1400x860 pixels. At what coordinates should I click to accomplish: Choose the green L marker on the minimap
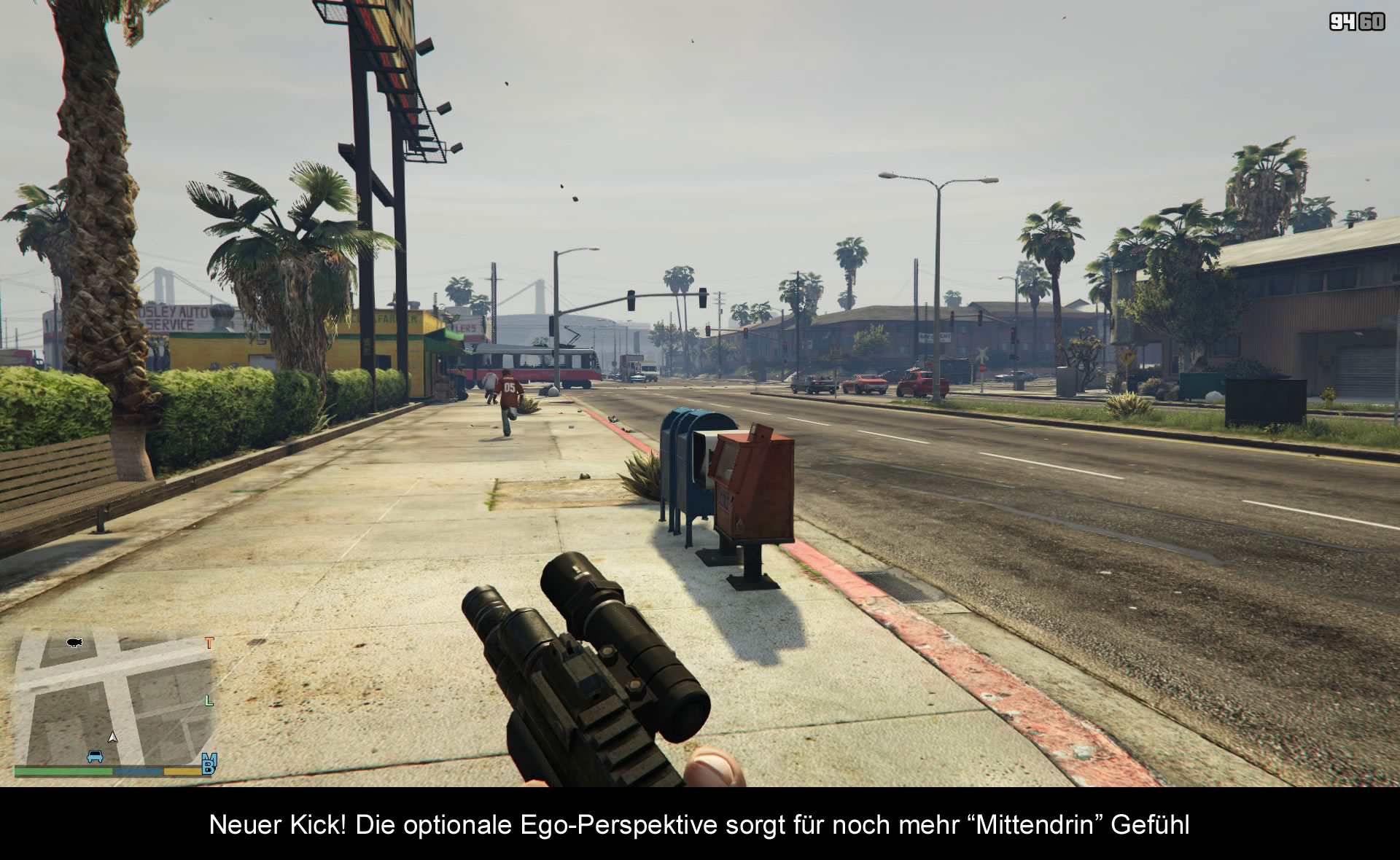[x=209, y=700]
